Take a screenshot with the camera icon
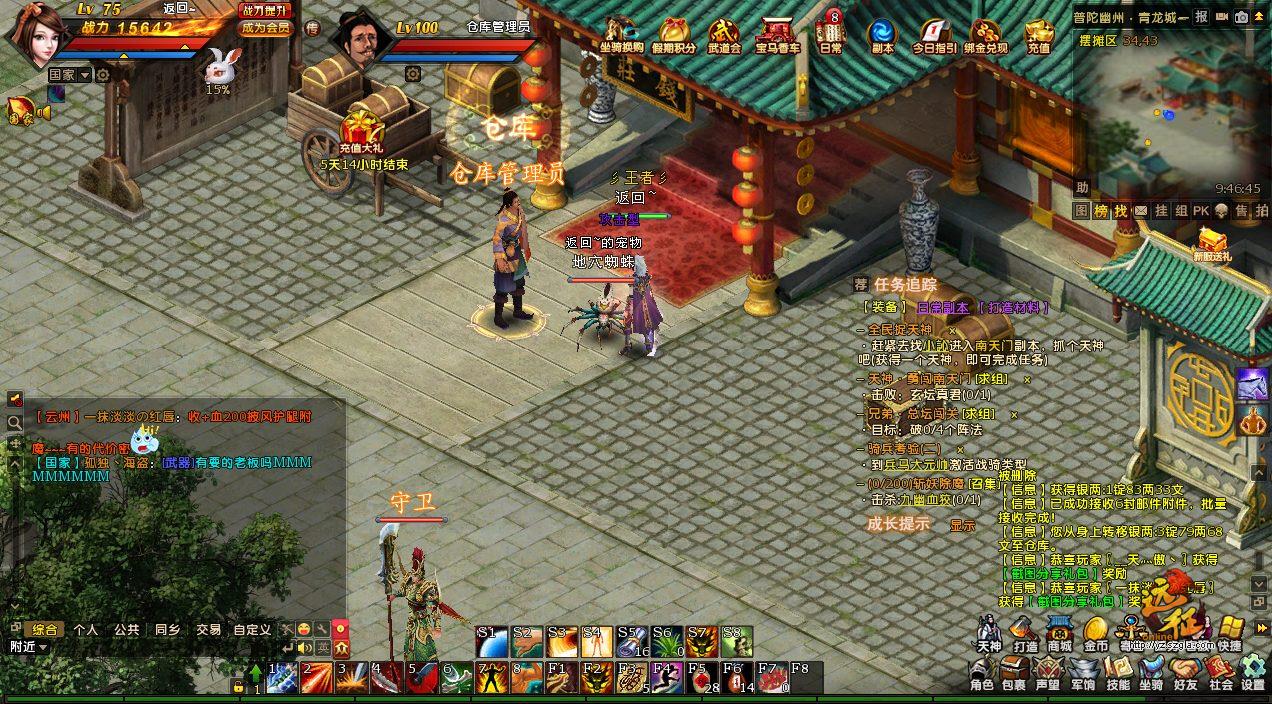Screen dimensions: 1272x704 click(1241, 17)
